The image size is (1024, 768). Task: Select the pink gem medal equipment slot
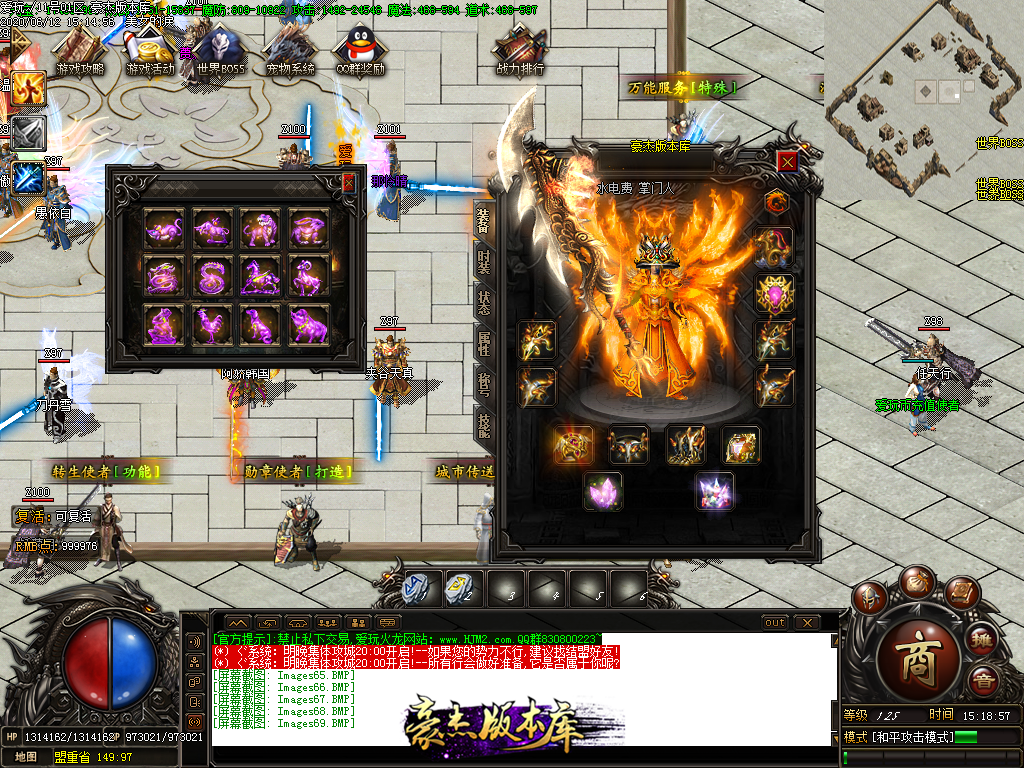[774, 295]
